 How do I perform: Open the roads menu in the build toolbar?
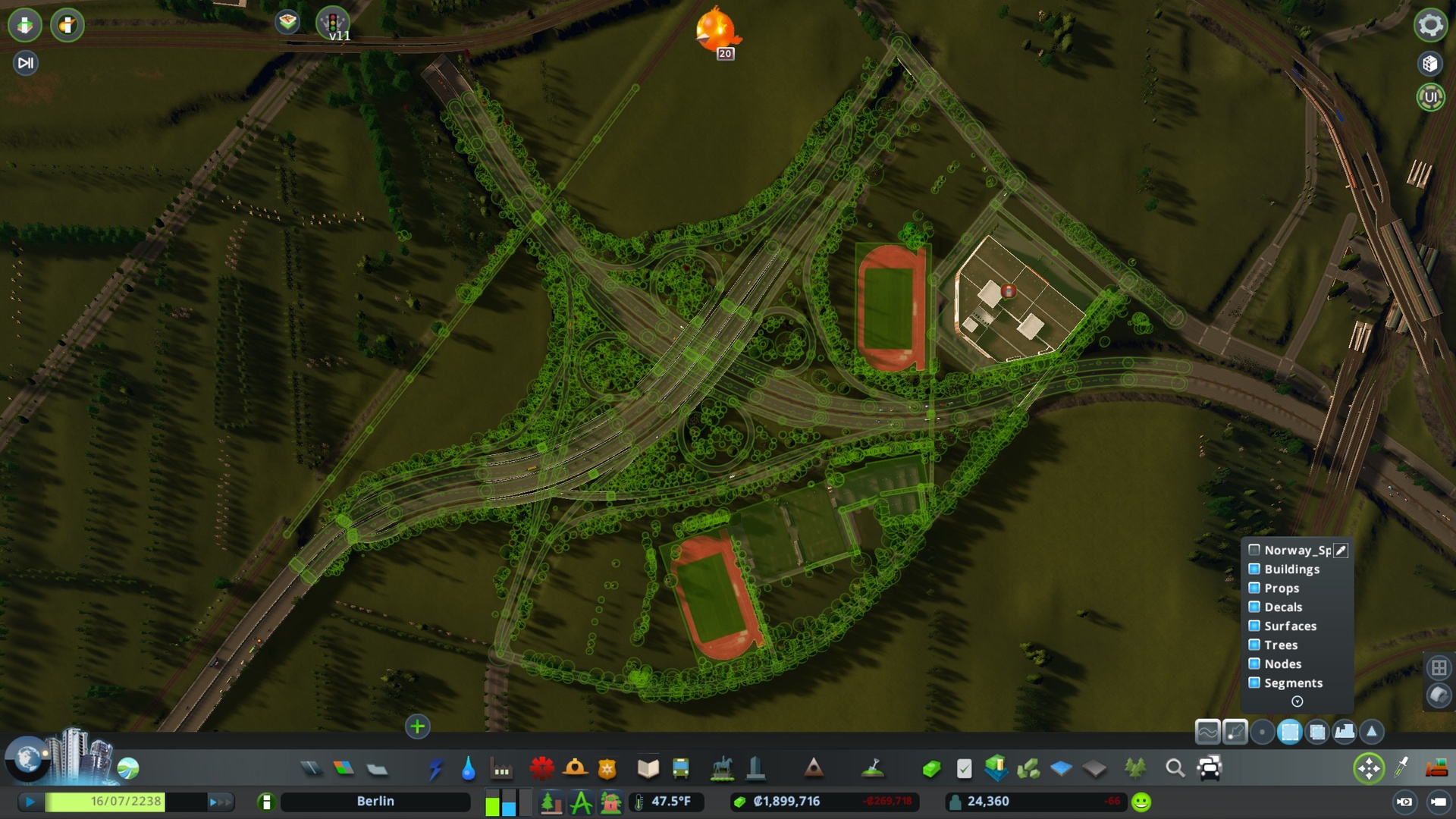click(x=311, y=768)
